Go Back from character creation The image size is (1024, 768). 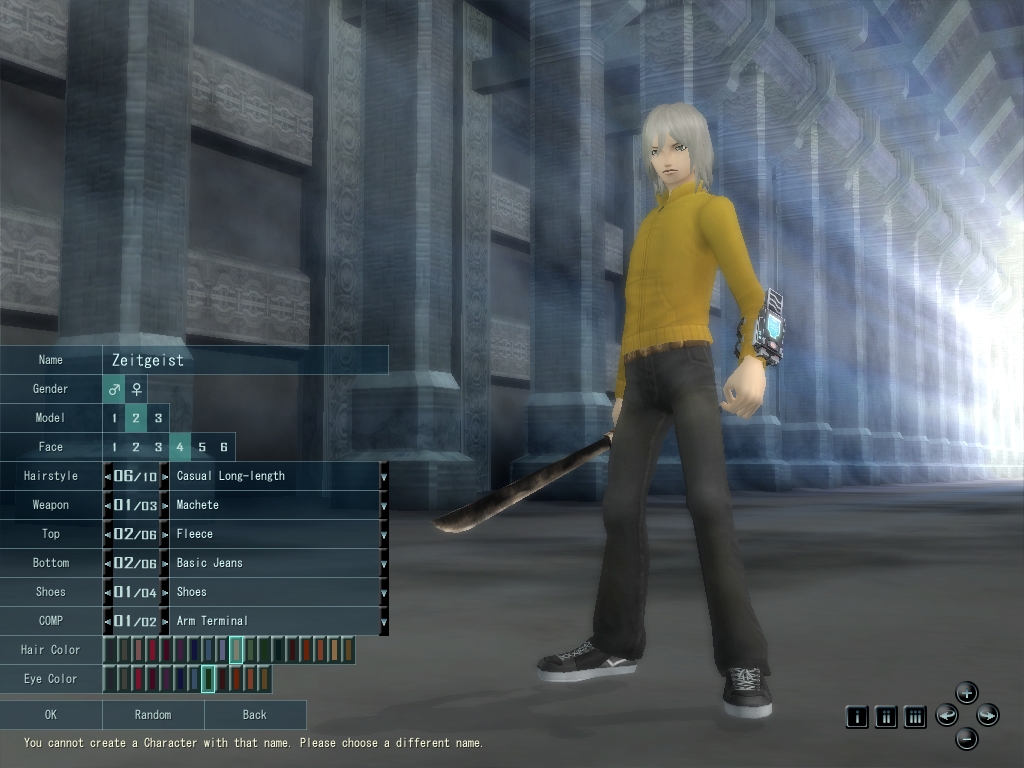tap(255, 715)
